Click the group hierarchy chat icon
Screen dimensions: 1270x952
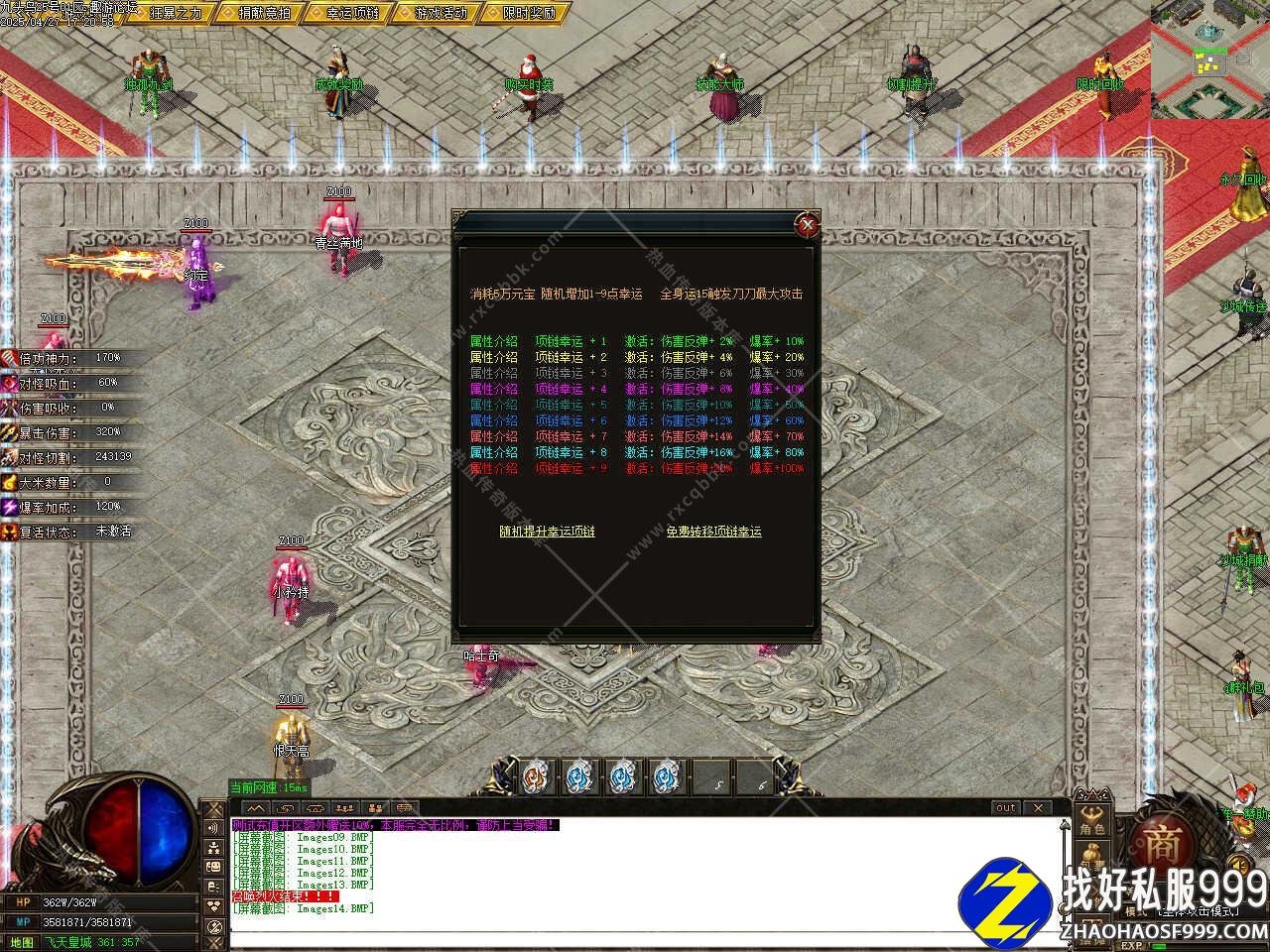213,848
